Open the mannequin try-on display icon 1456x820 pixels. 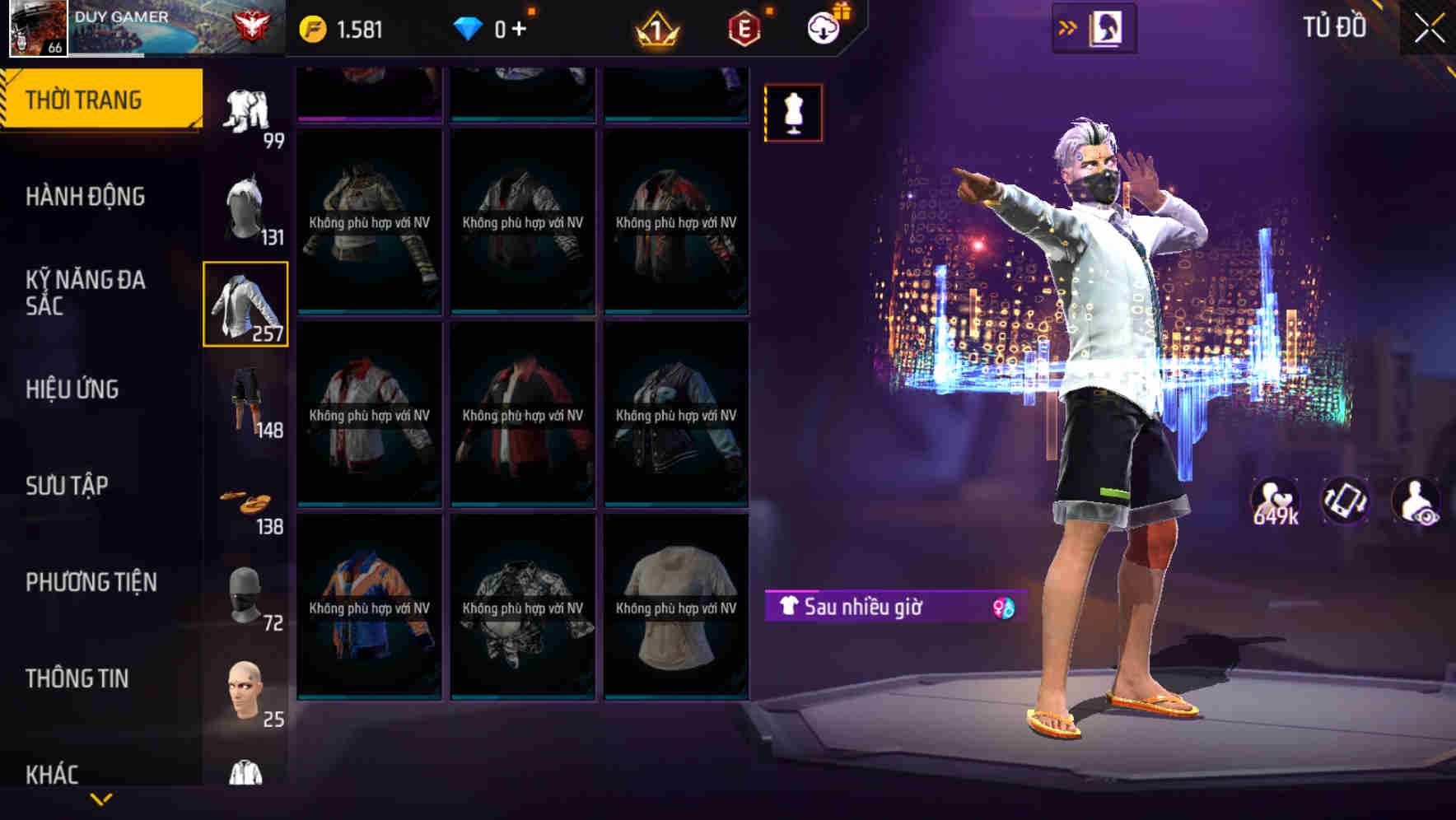[792, 113]
